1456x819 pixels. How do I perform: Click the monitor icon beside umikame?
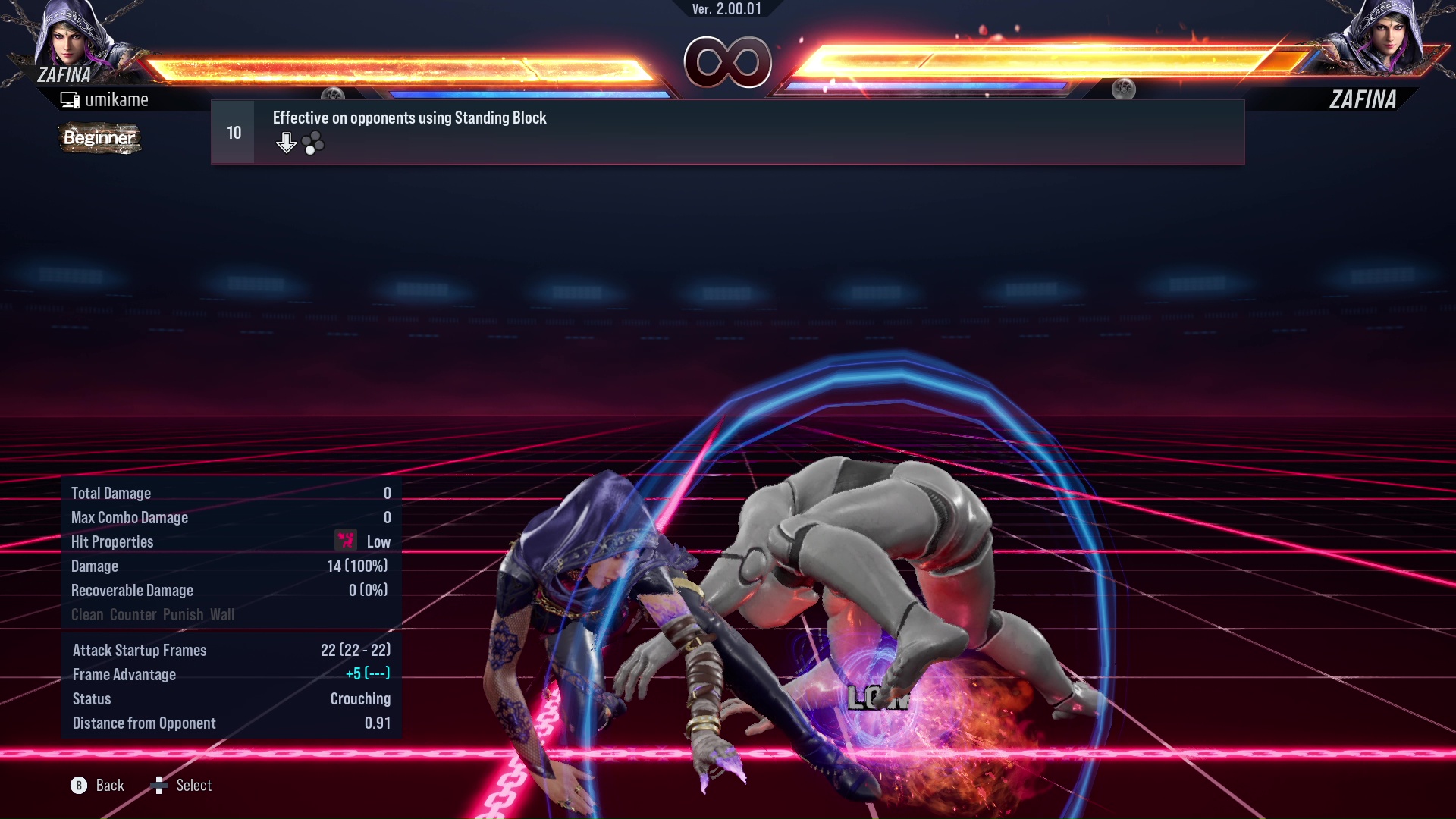point(71,99)
